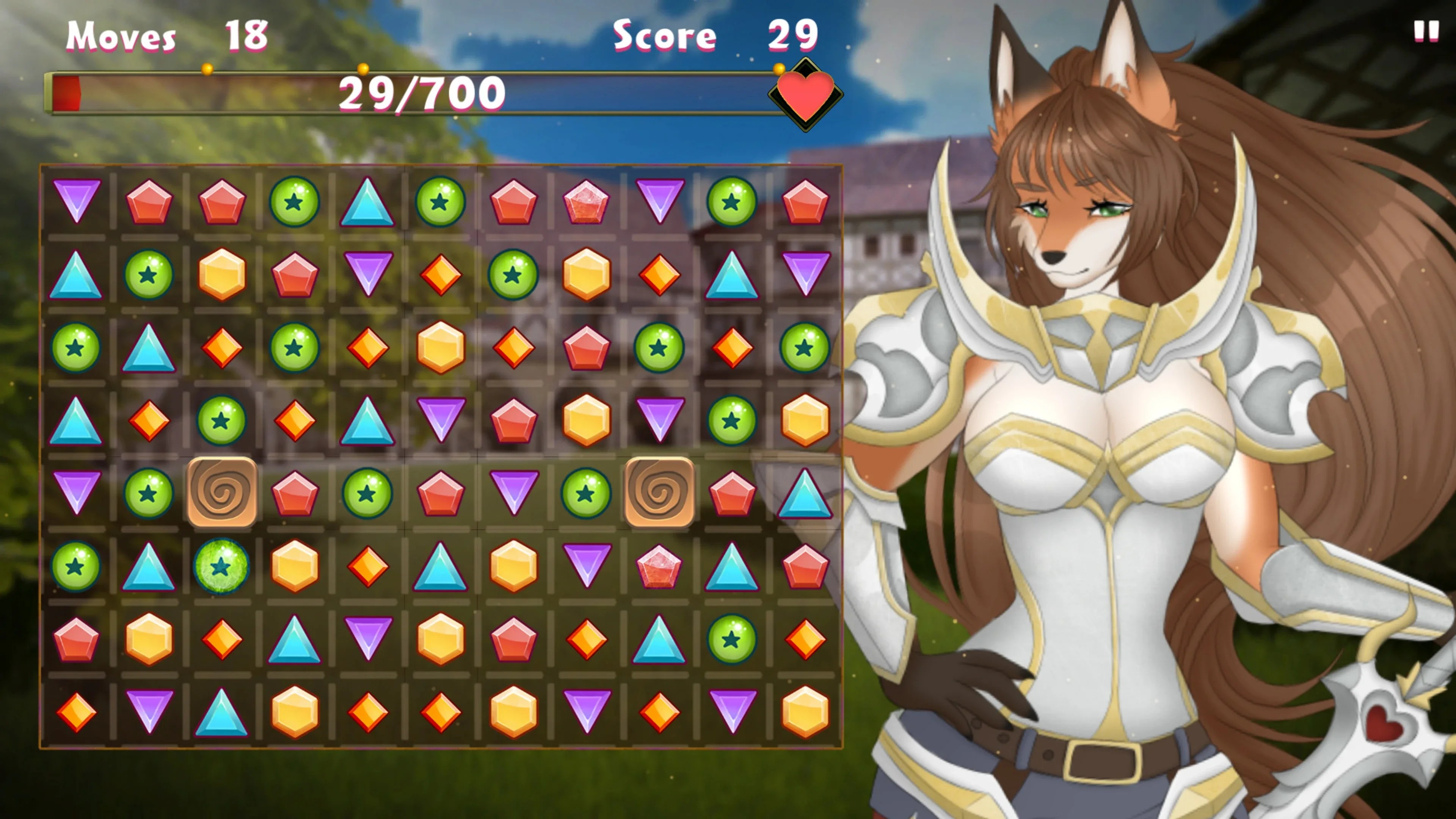
Task: Pause the game with the pause button
Action: tap(1426, 31)
